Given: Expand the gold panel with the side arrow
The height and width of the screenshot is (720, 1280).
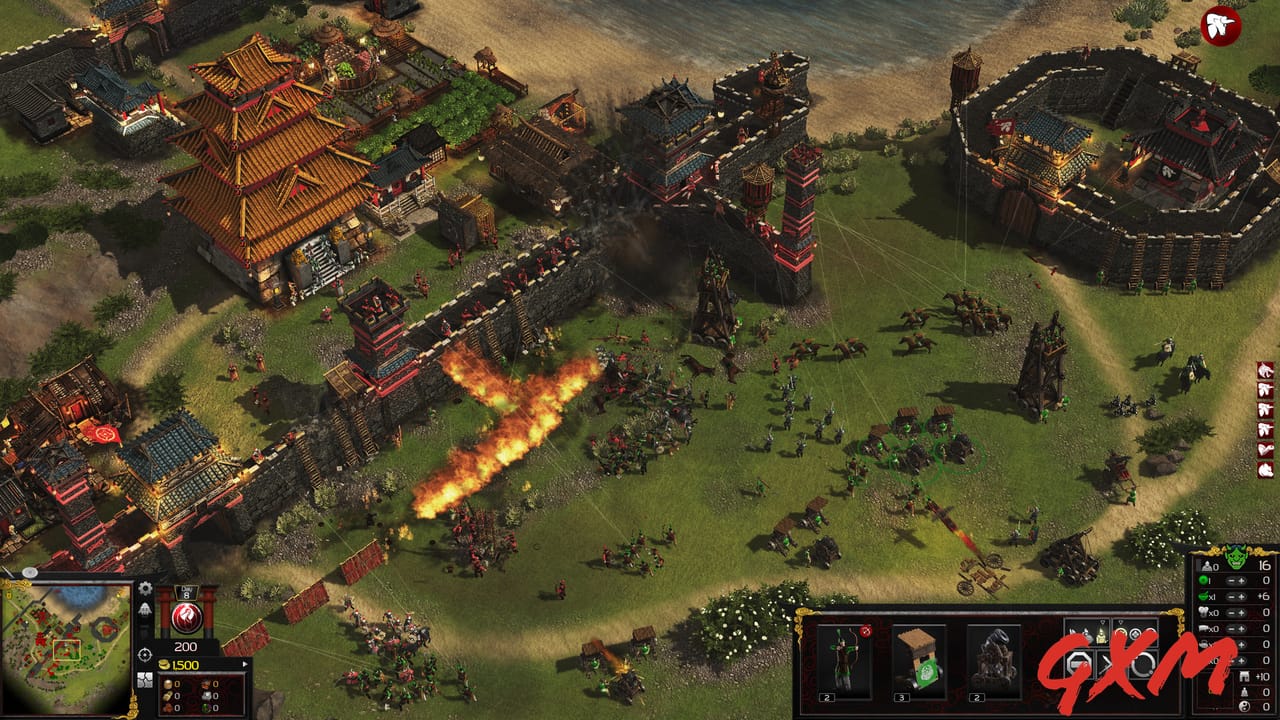Looking at the screenshot, I should click(245, 663).
